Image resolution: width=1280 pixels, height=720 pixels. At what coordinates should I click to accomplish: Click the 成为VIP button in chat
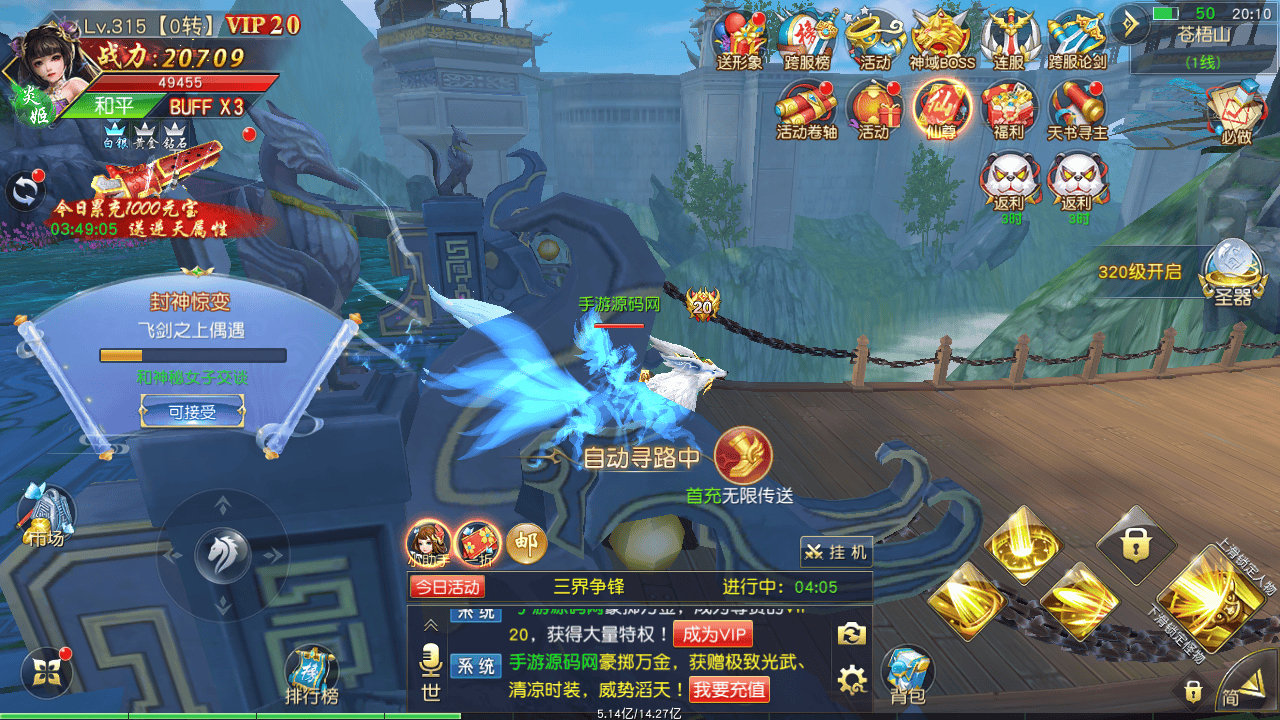(713, 634)
